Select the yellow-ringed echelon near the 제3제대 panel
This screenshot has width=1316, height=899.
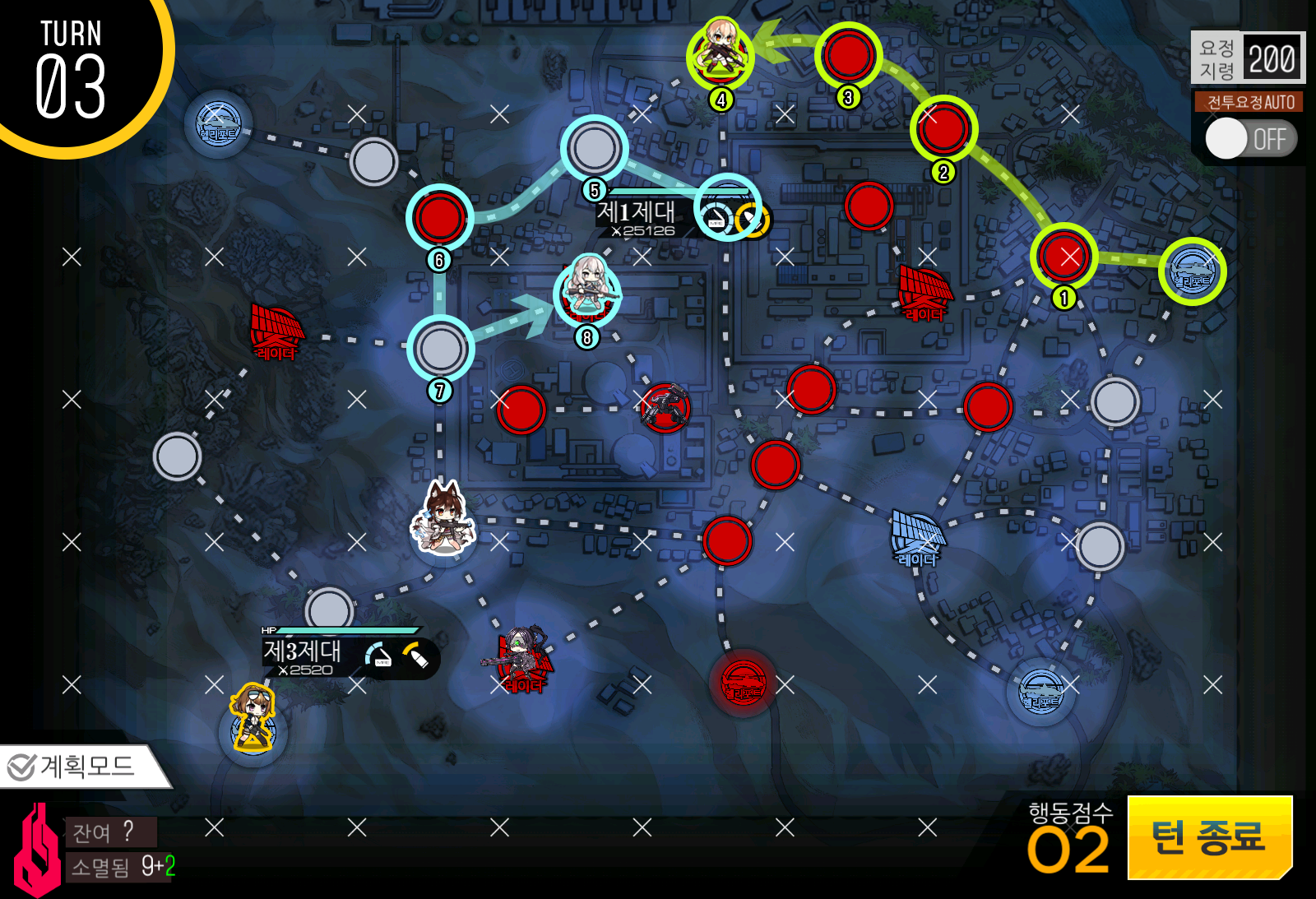pyautogui.click(x=251, y=720)
